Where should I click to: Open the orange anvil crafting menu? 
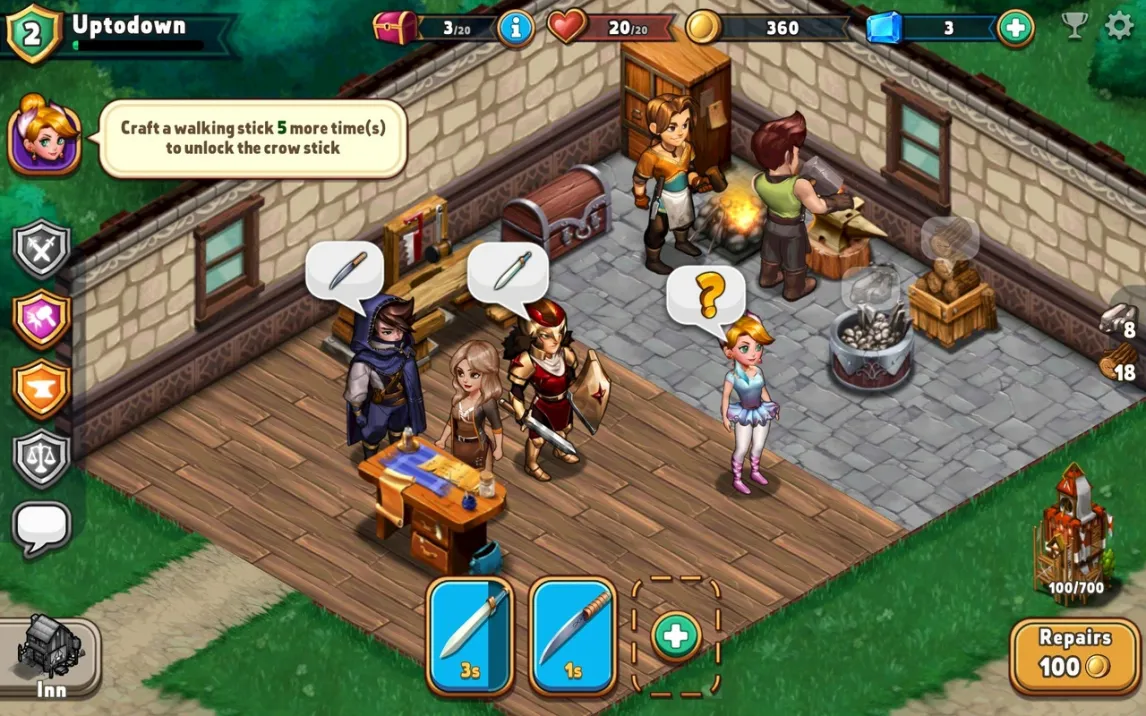pos(42,388)
